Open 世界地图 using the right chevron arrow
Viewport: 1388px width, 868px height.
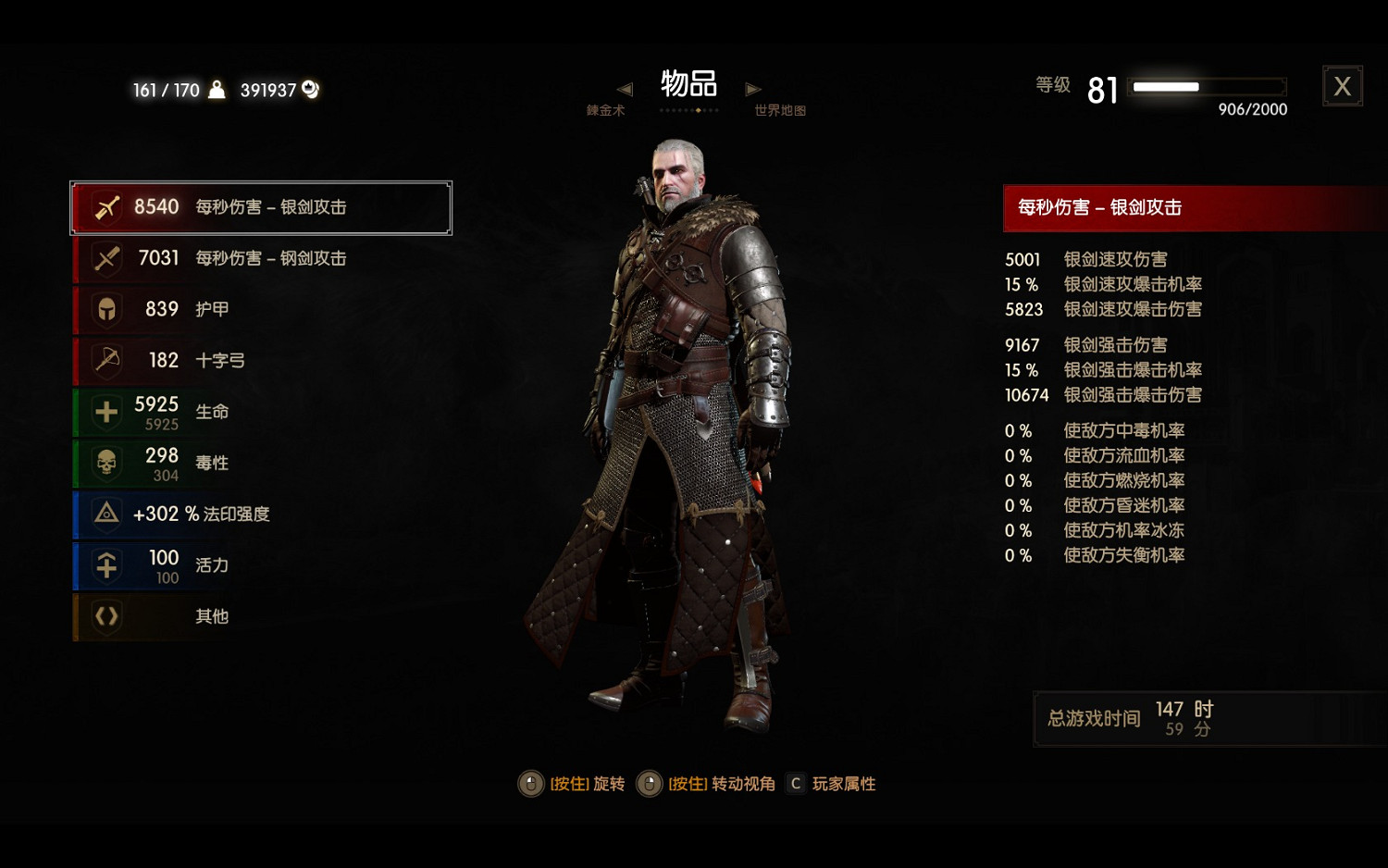click(752, 89)
